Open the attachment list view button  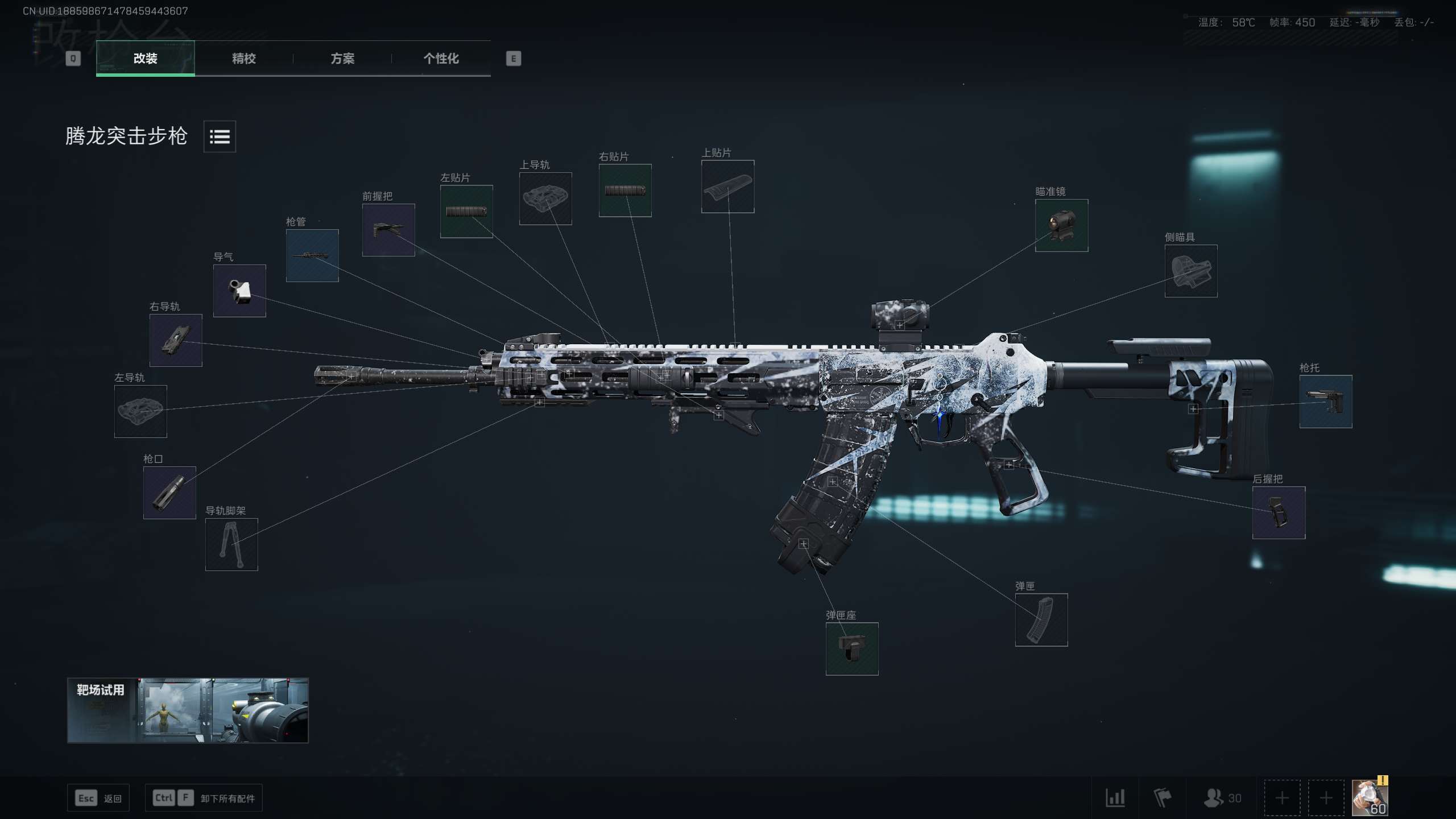pos(220,136)
